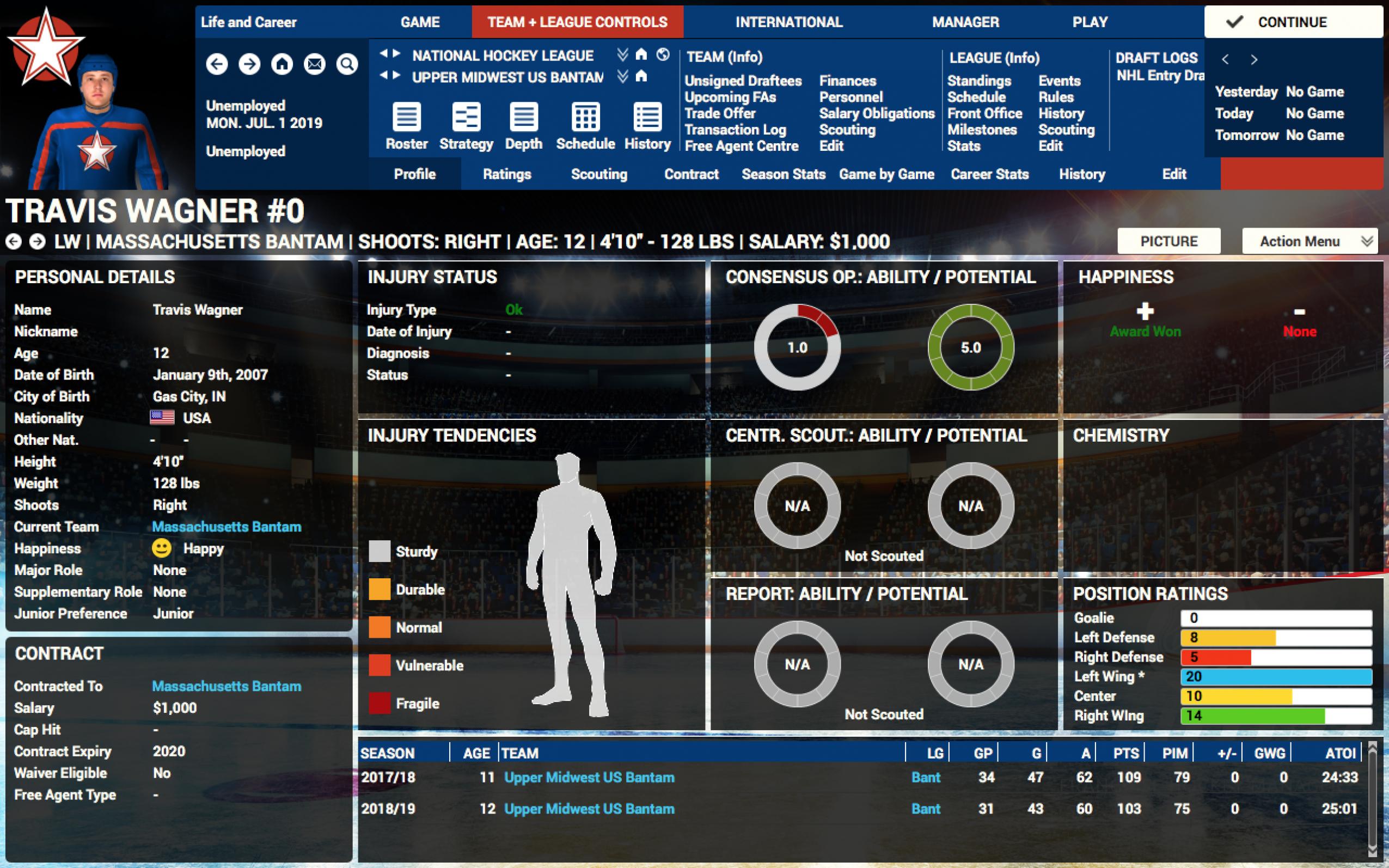Open the Picture button

pyautogui.click(x=1168, y=242)
